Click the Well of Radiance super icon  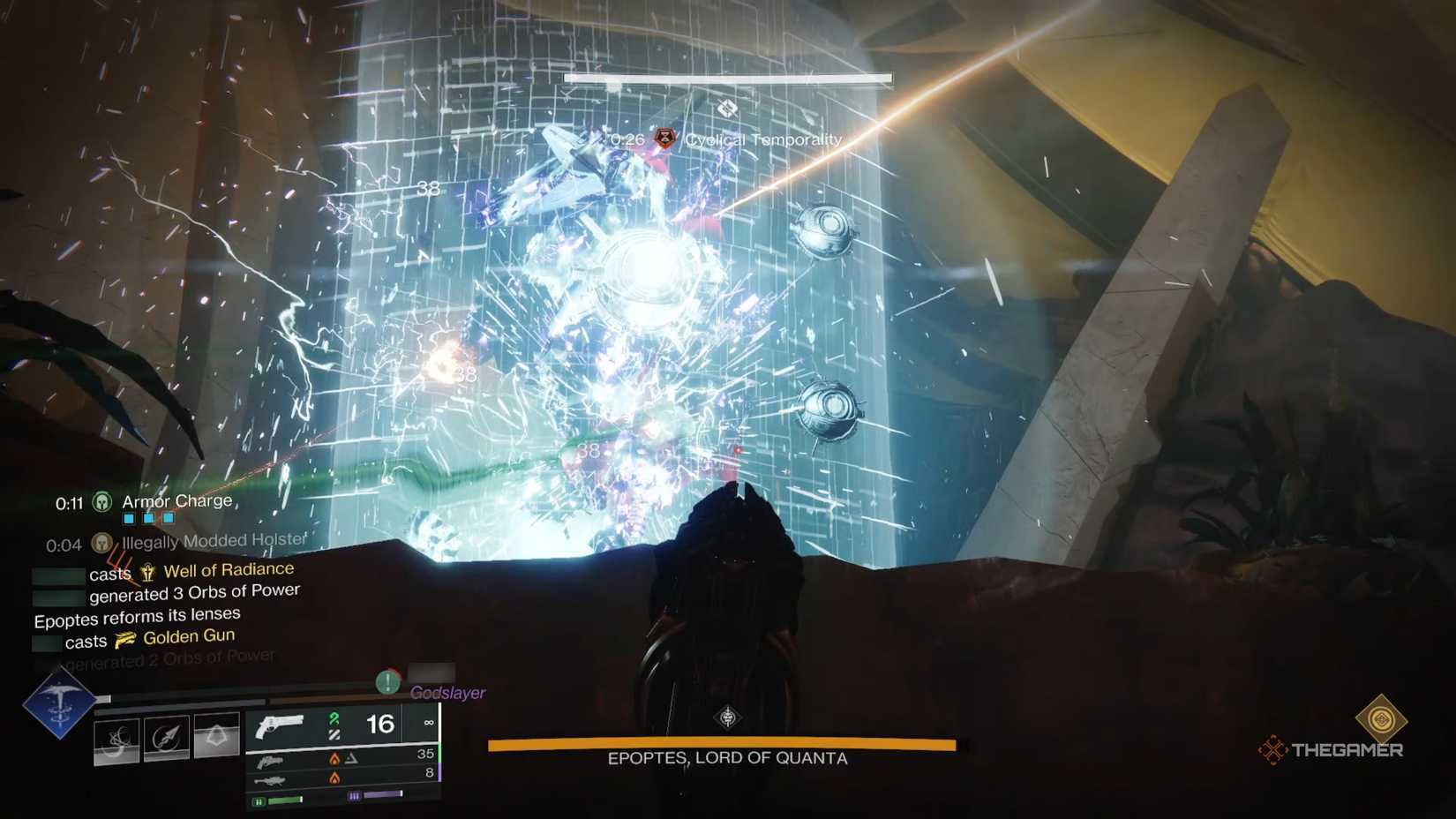tap(146, 569)
